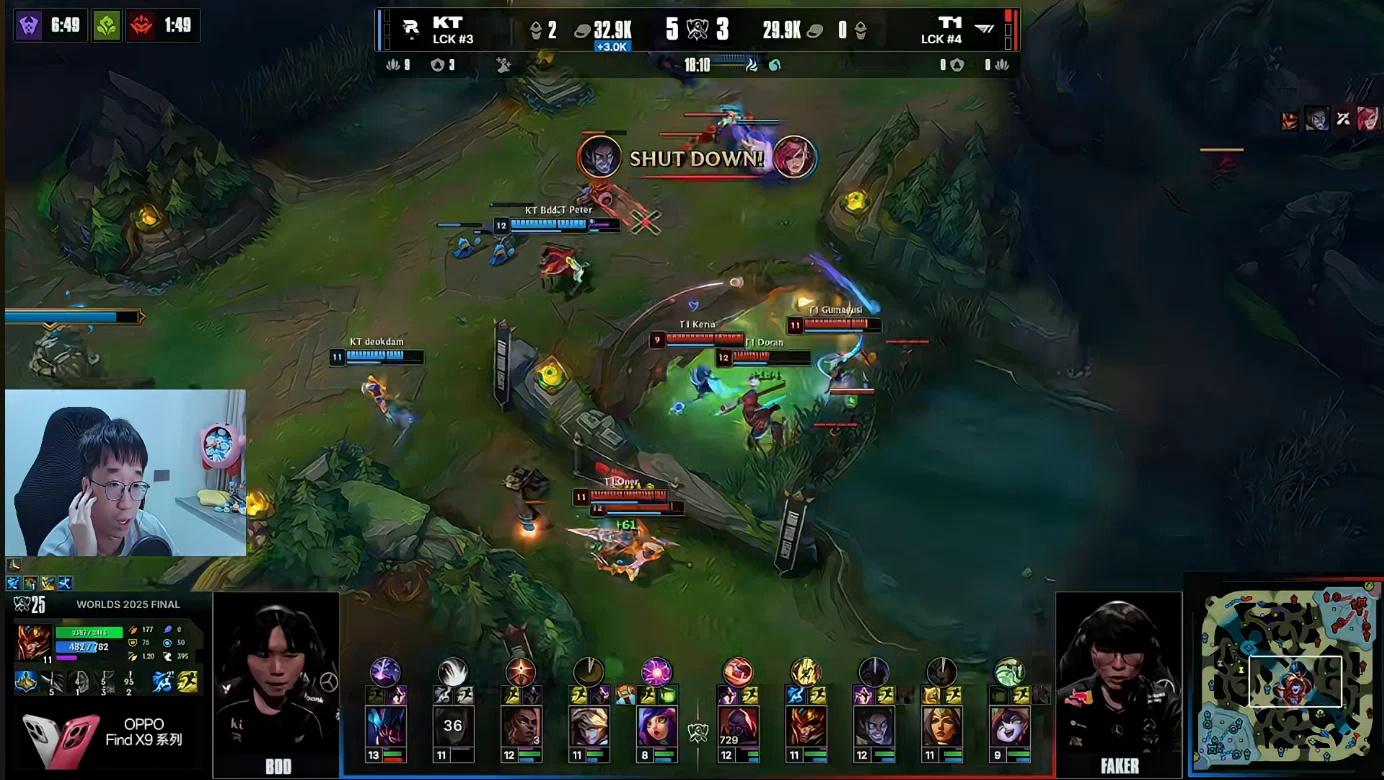
Task: Click the large Flash icon beside Smite
Action: click(187, 682)
